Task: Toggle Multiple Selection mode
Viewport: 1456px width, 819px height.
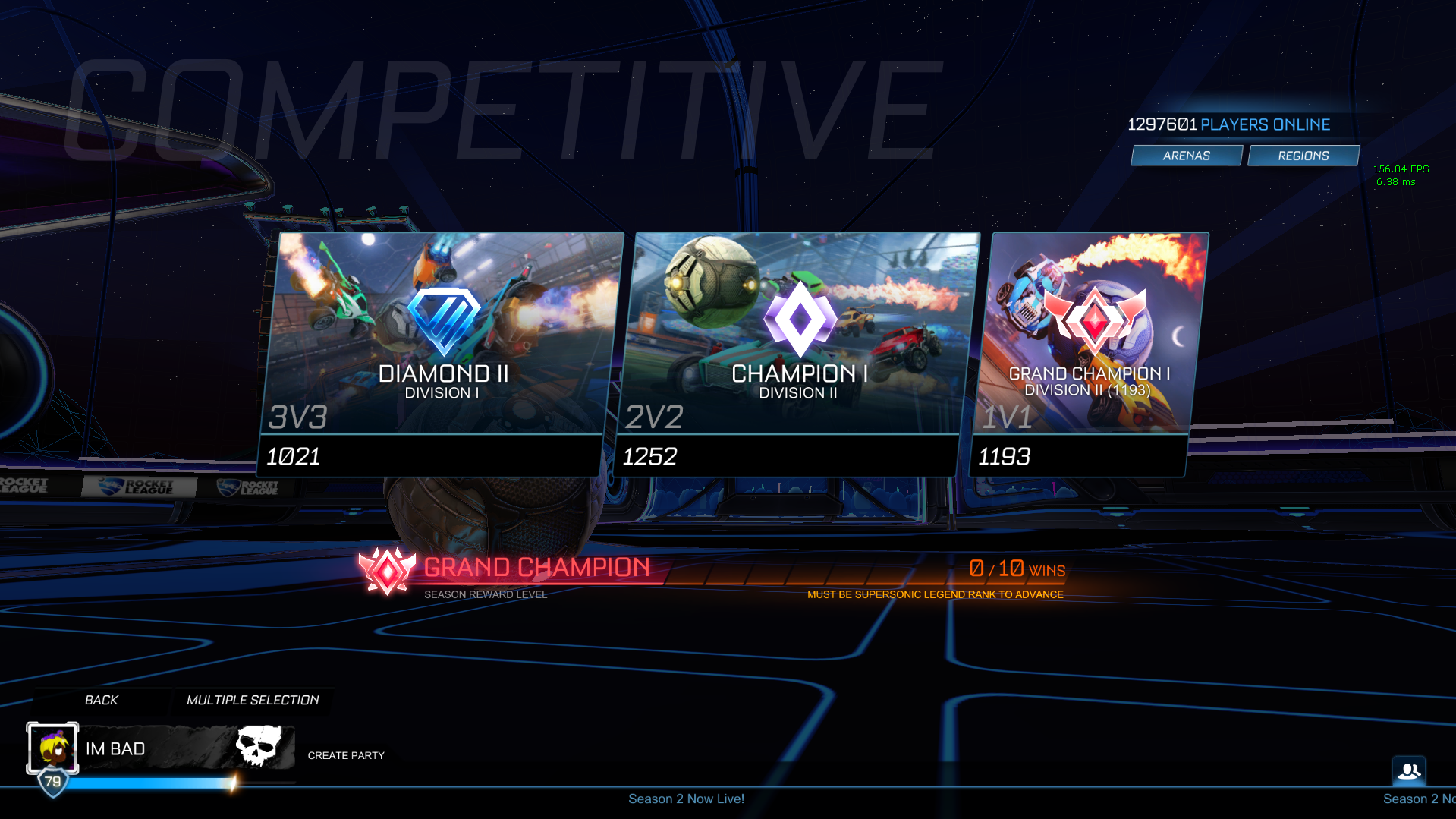Action: point(253,700)
